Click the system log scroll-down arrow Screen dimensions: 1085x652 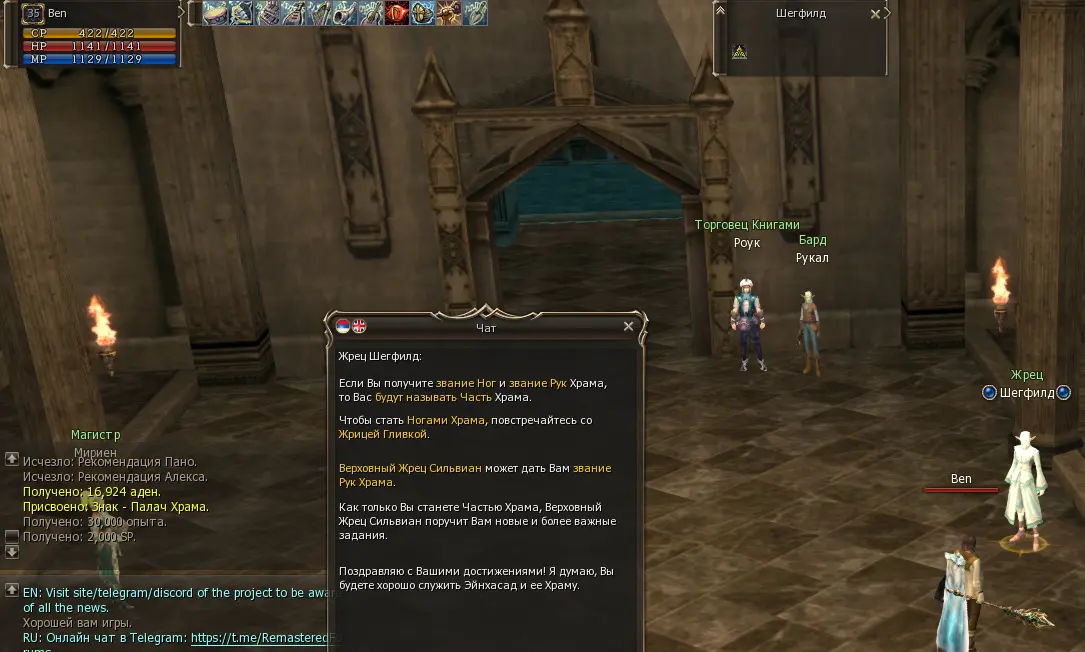click(x=12, y=551)
